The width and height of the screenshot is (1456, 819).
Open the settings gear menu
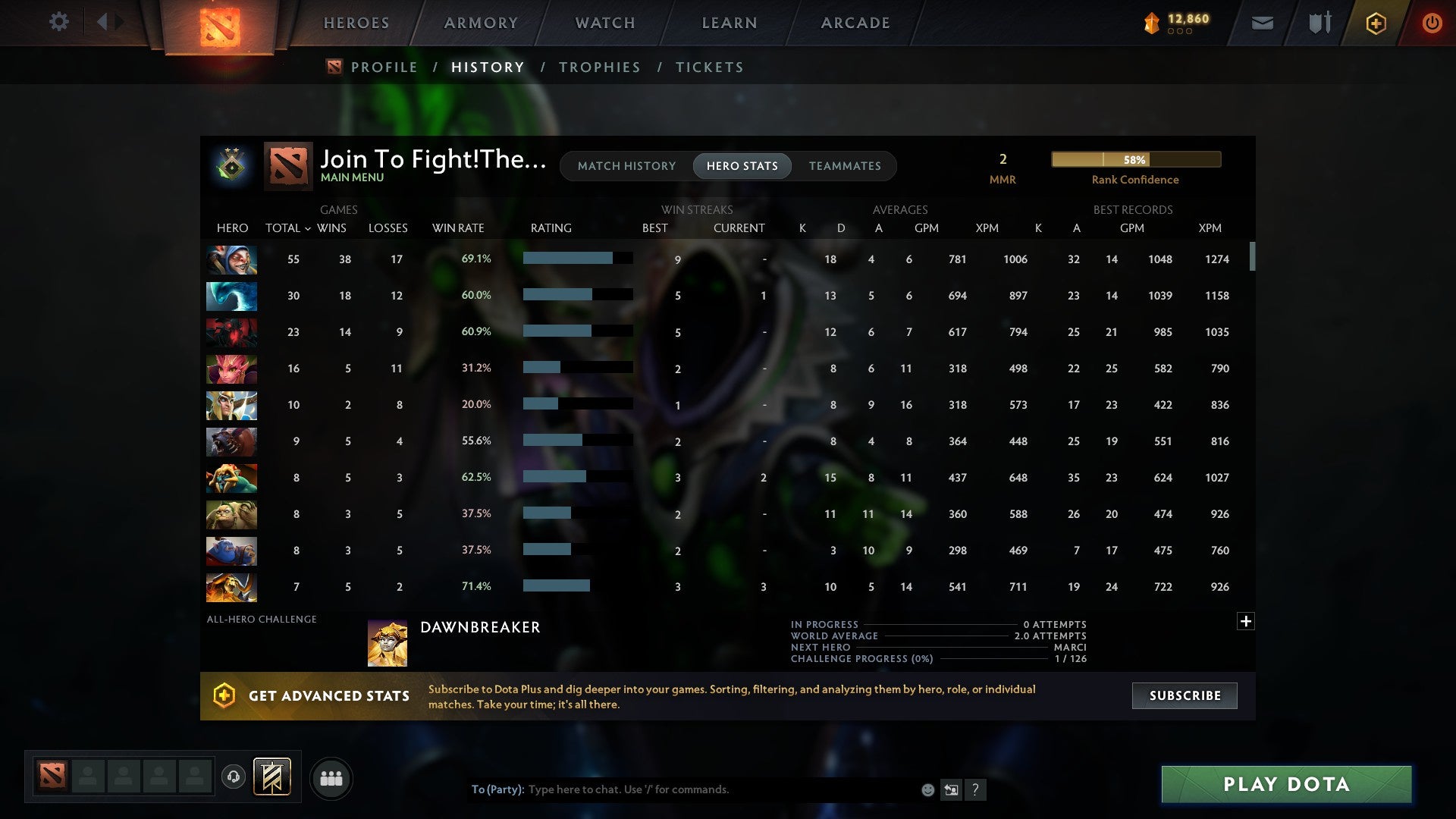[x=59, y=22]
